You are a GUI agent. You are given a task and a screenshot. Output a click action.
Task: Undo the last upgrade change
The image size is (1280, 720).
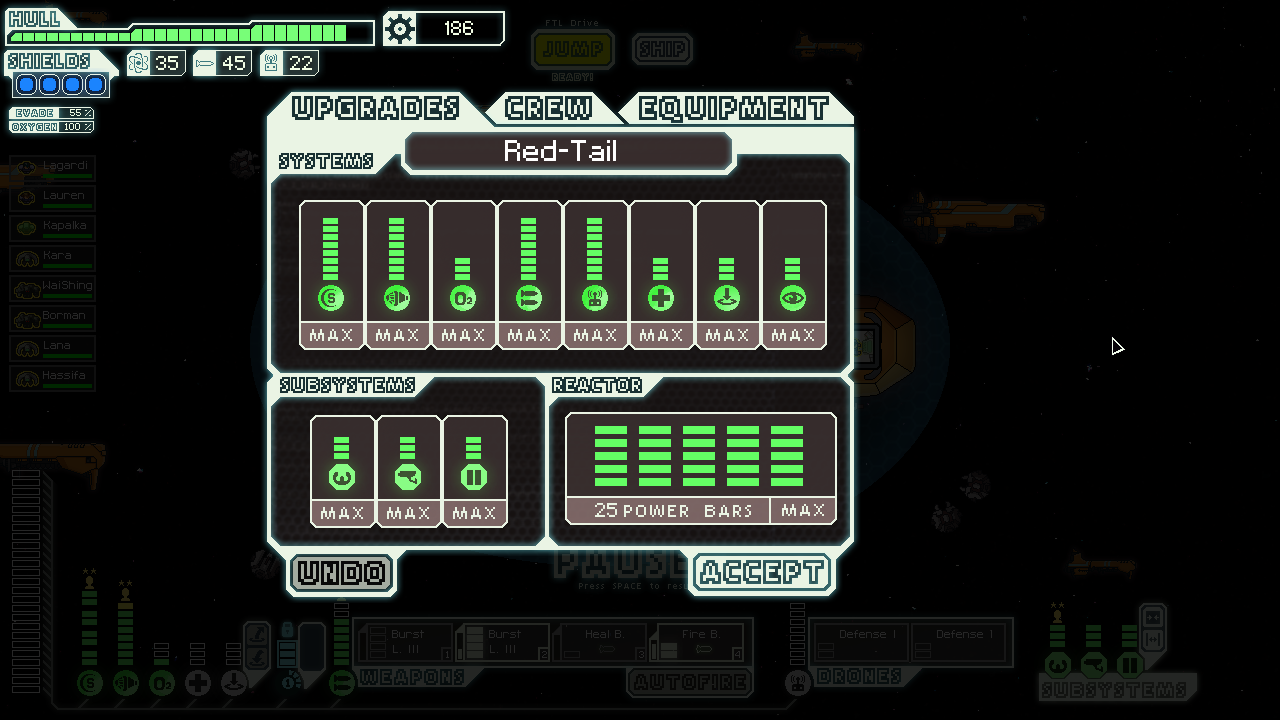(342, 573)
